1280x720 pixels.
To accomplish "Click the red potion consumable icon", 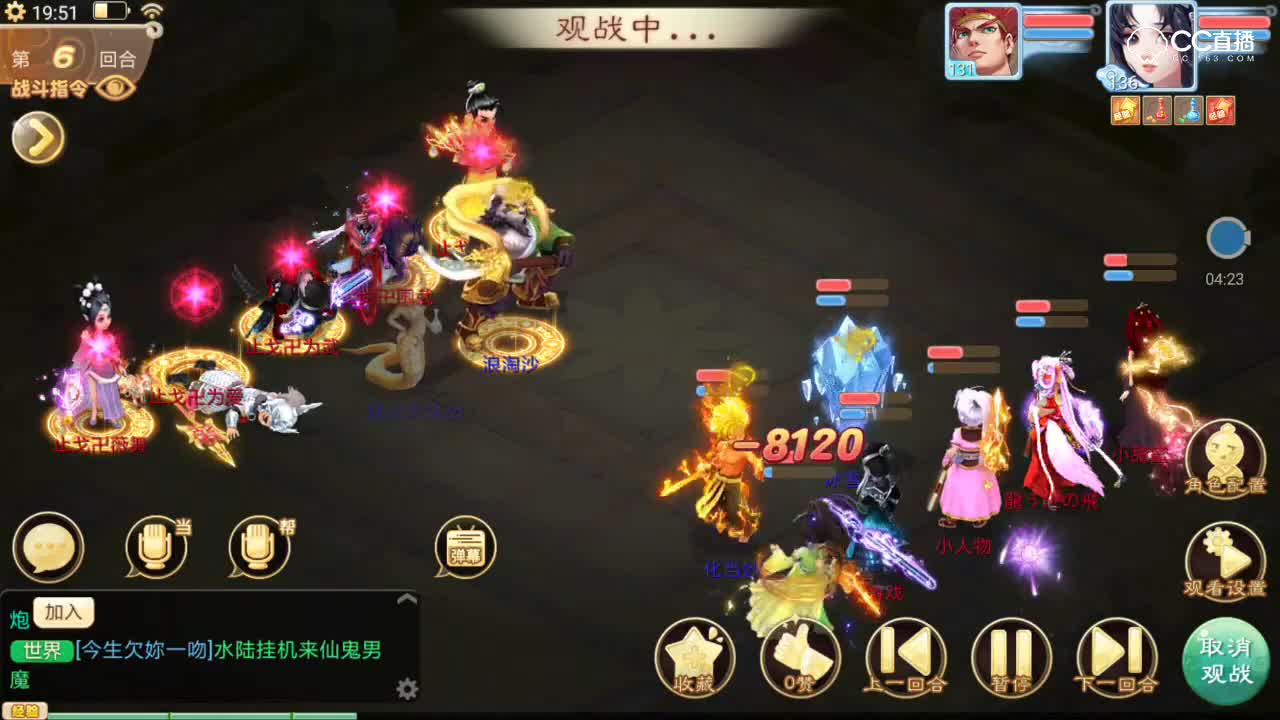I will [x=1158, y=110].
